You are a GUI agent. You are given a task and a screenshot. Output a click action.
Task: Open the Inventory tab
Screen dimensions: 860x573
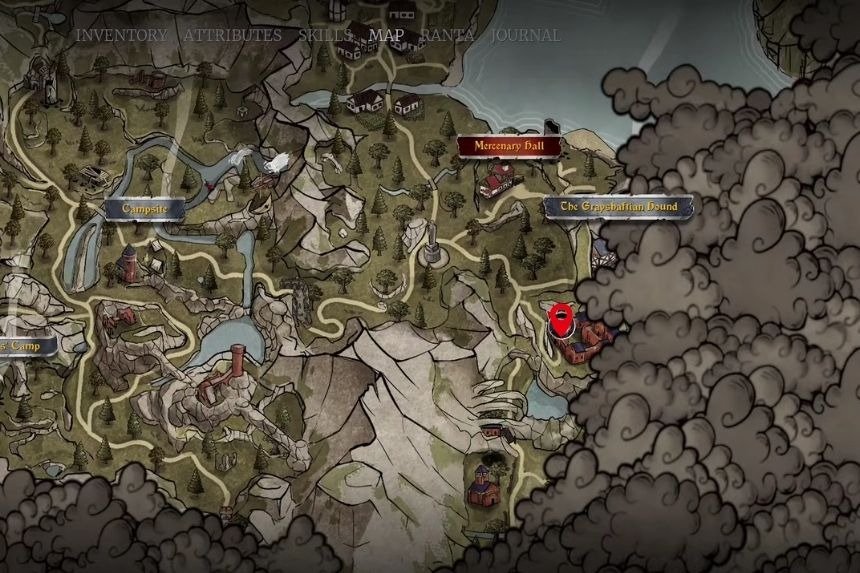(x=122, y=35)
